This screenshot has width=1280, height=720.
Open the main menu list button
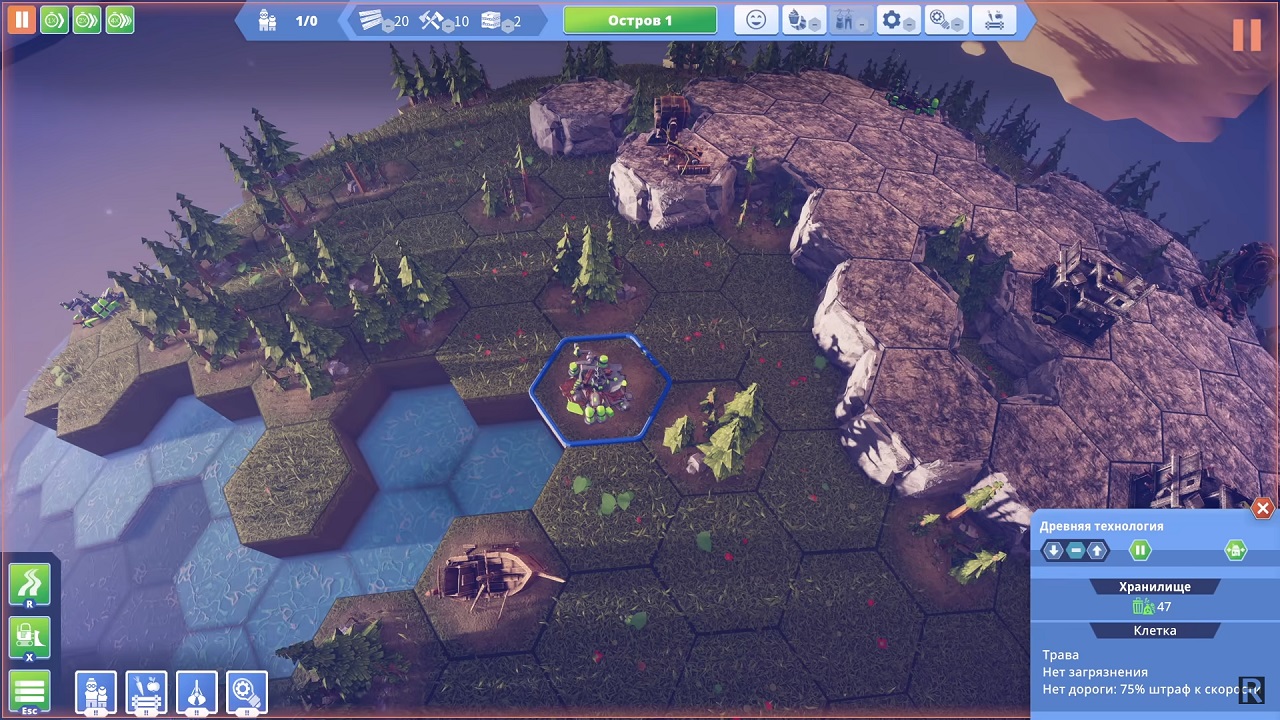(30, 692)
